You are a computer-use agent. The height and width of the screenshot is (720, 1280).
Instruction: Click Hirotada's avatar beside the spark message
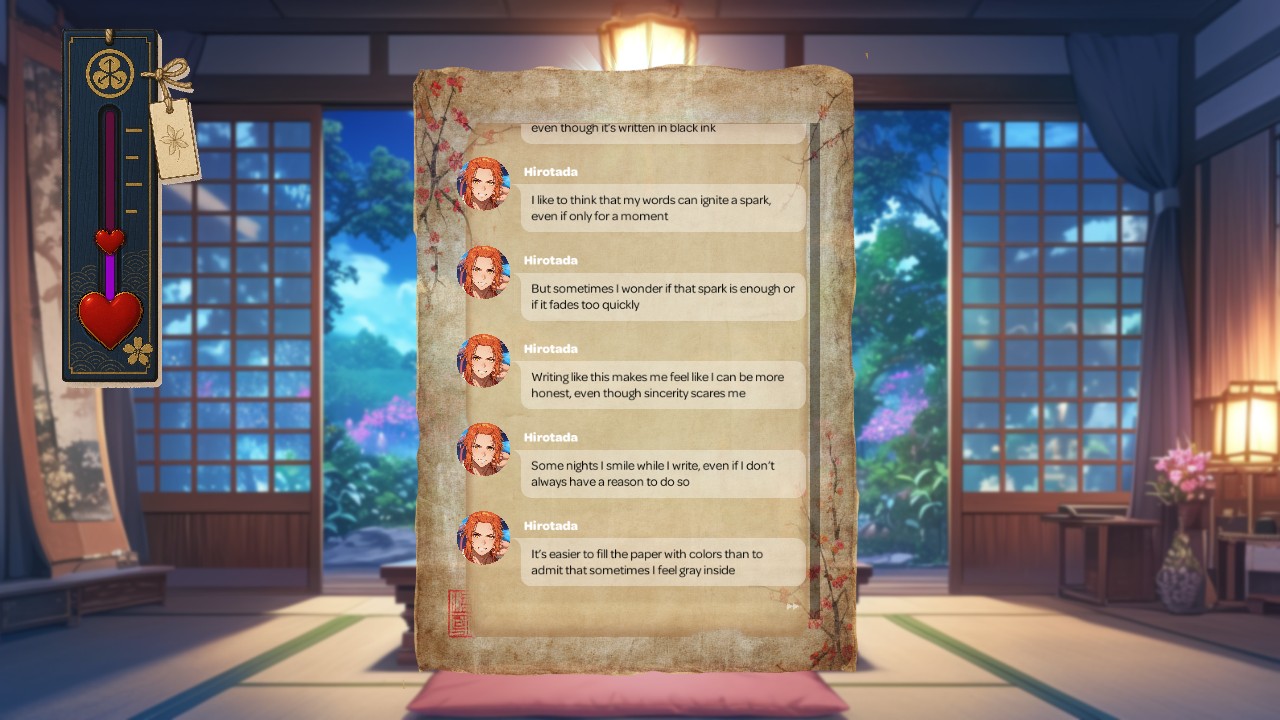coord(486,185)
